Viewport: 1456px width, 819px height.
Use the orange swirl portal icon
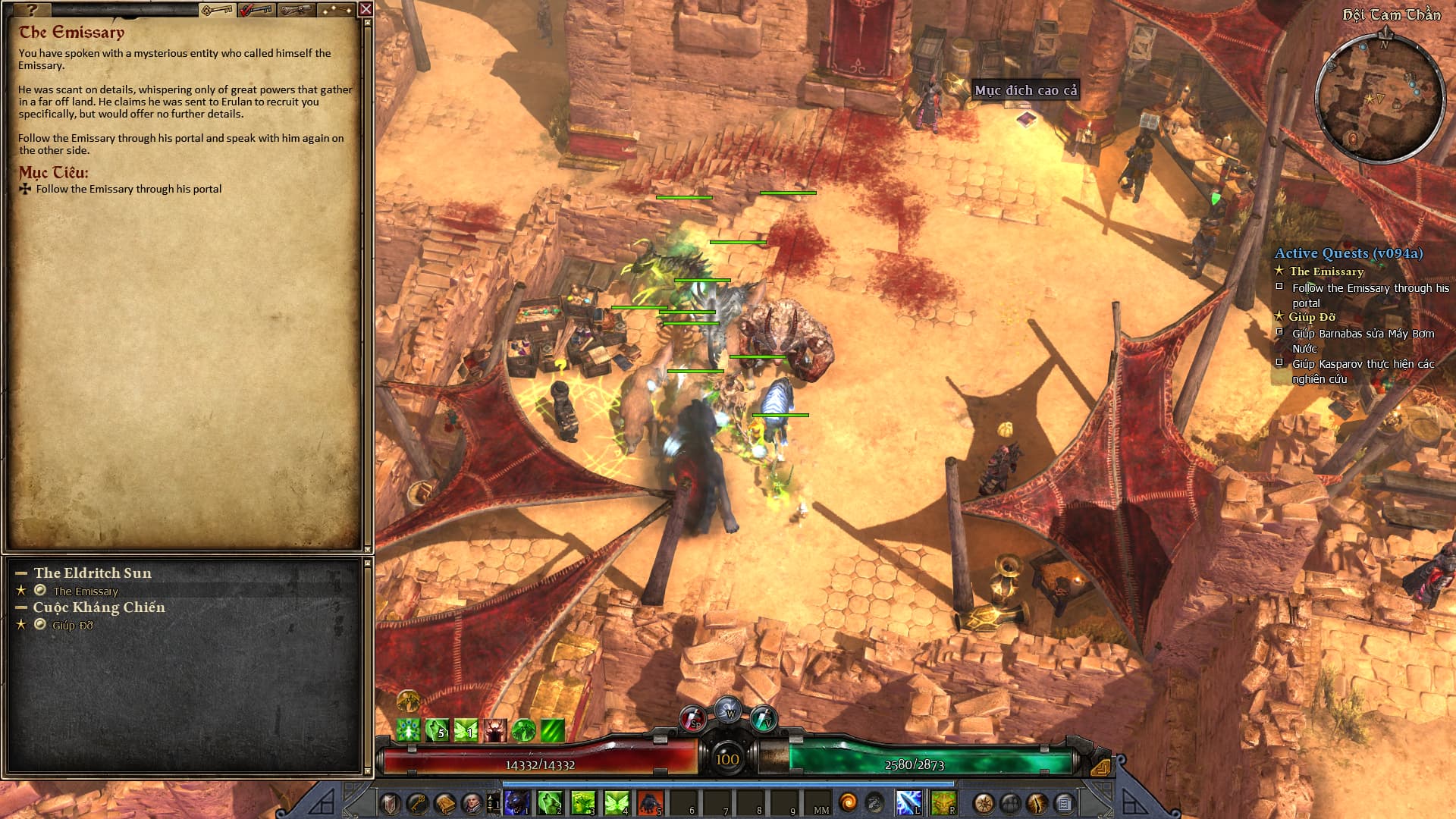849,802
